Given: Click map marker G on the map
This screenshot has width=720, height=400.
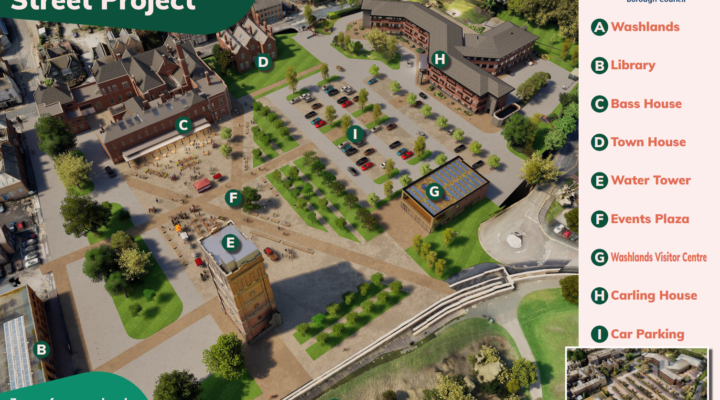Looking at the screenshot, I should click(434, 191).
